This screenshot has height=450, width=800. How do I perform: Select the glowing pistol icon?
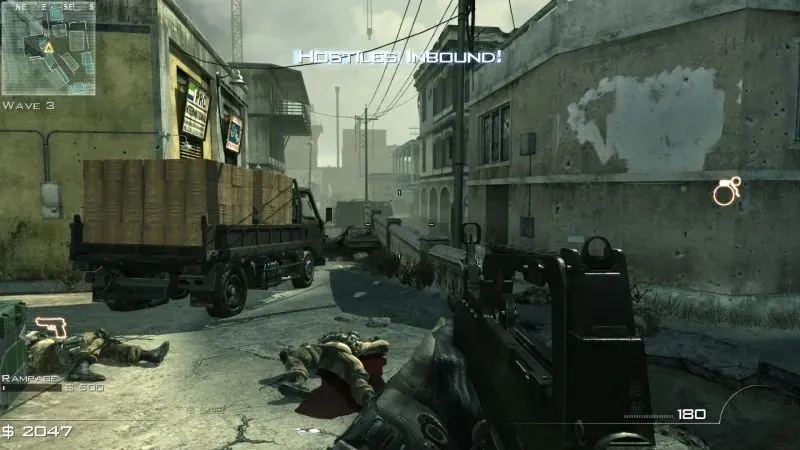click(x=49, y=327)
